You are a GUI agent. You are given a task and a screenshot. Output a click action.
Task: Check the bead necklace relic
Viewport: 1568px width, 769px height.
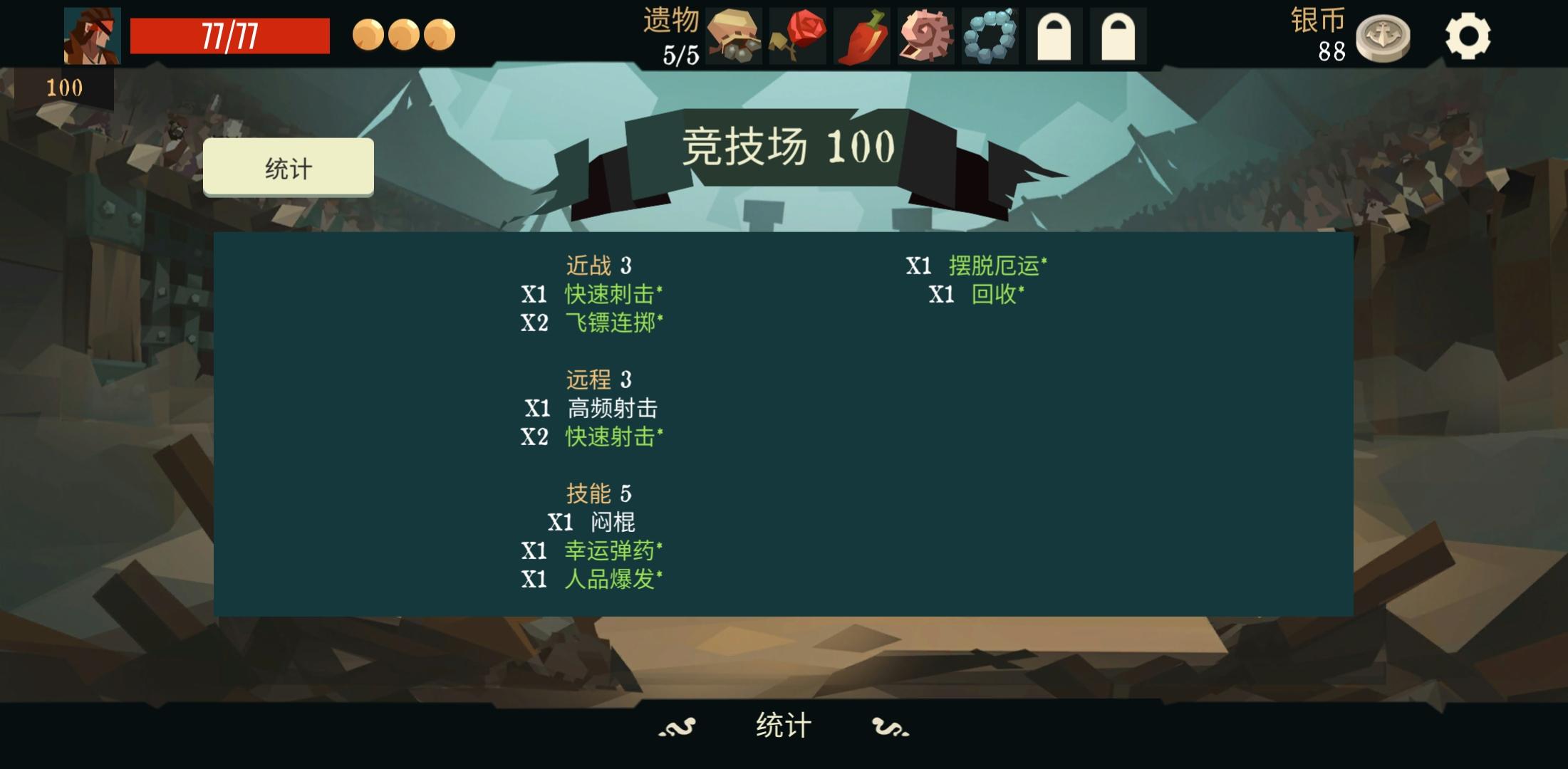990,34
